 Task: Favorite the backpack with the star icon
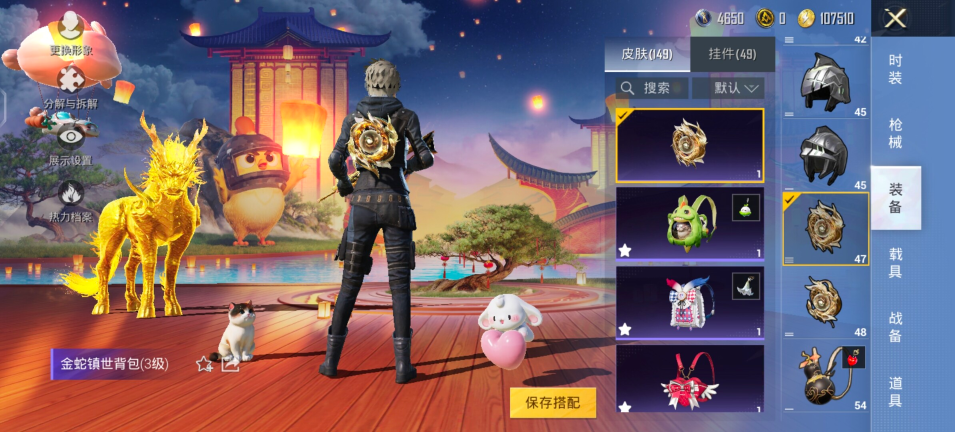click(205, 364)
